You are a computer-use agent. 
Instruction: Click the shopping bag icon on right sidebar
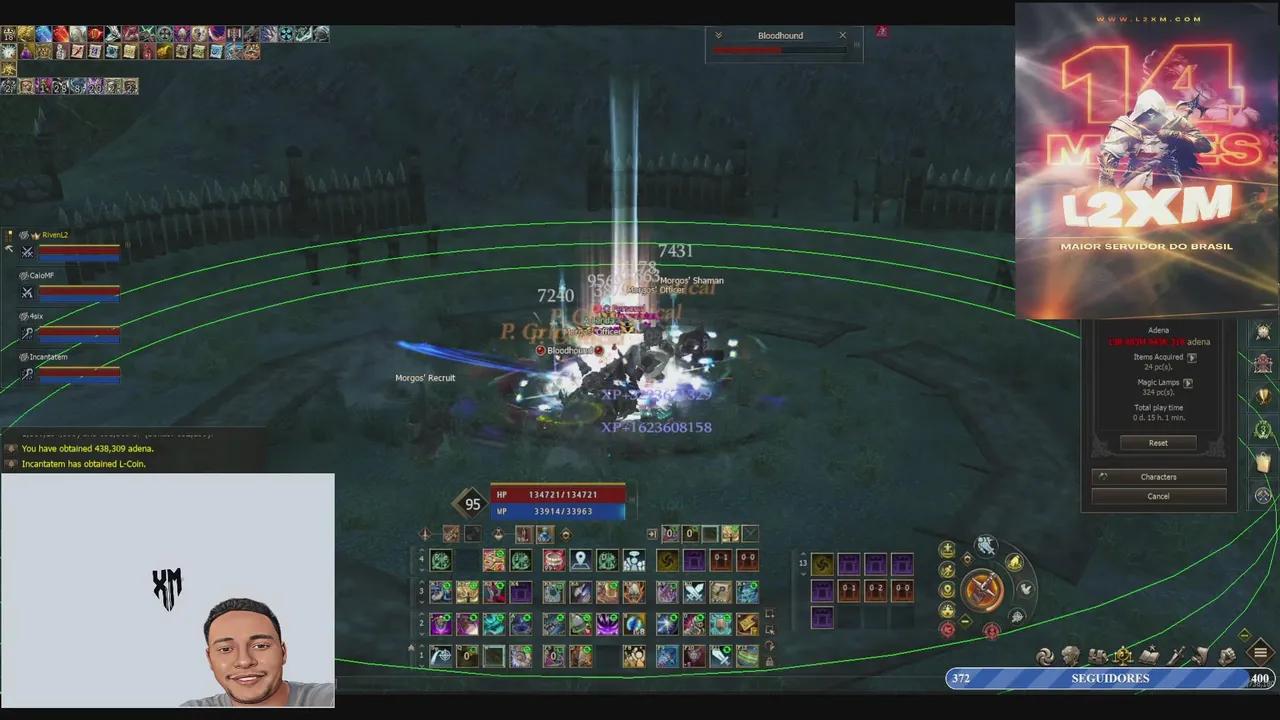tap(1263, 460)
